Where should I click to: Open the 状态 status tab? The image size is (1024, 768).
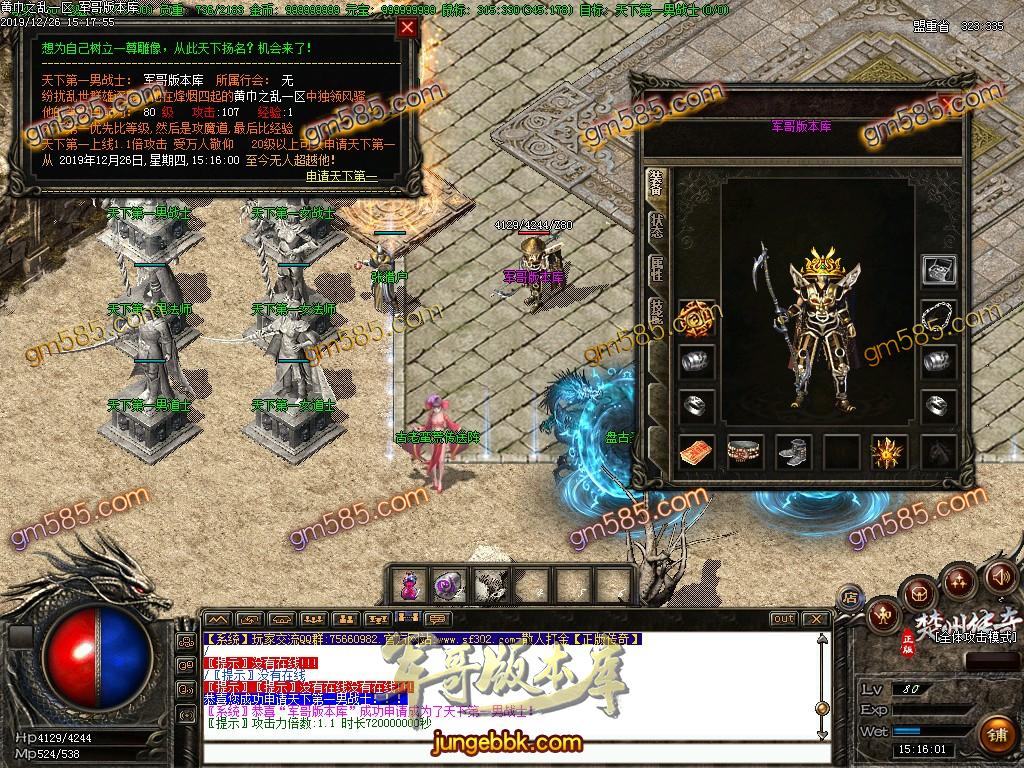(x=656, y=226)
